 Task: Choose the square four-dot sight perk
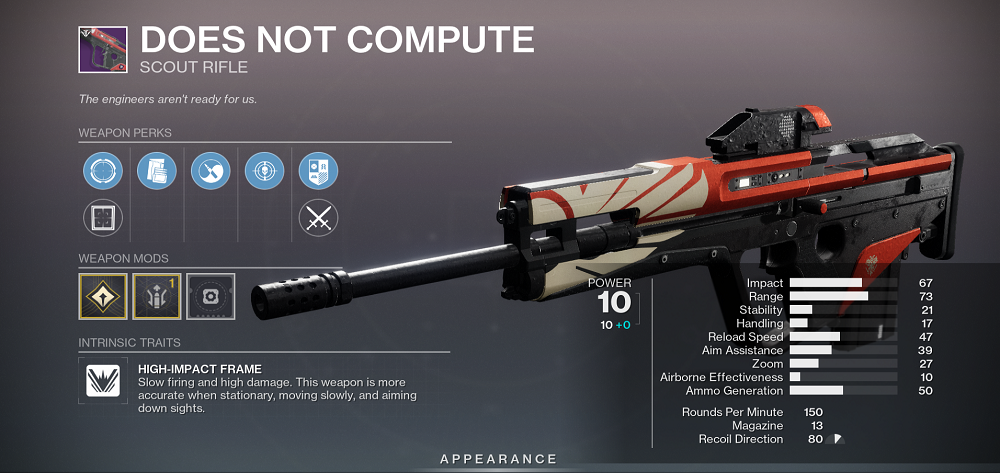103,217
